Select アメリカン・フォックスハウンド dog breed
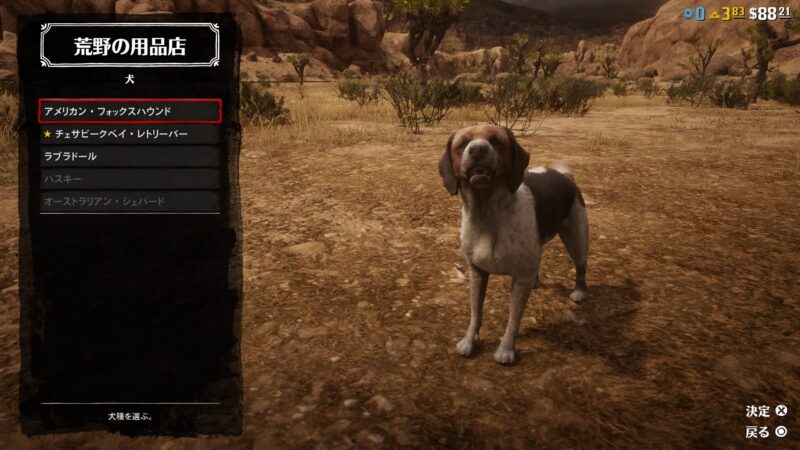Screen dimensions: 800x450 point(130,110)
